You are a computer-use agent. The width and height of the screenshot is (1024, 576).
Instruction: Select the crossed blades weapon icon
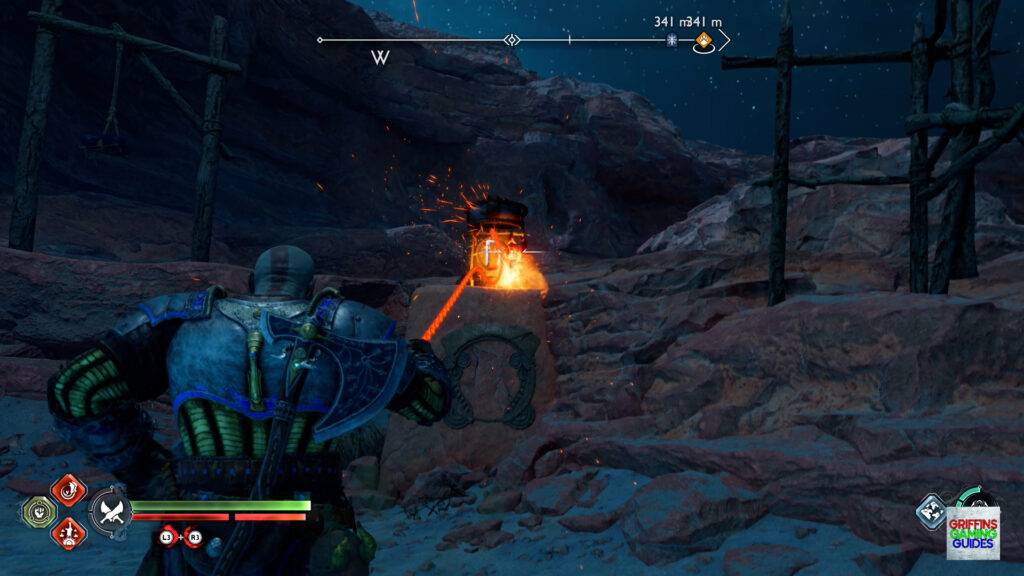(x=109, y=511)
